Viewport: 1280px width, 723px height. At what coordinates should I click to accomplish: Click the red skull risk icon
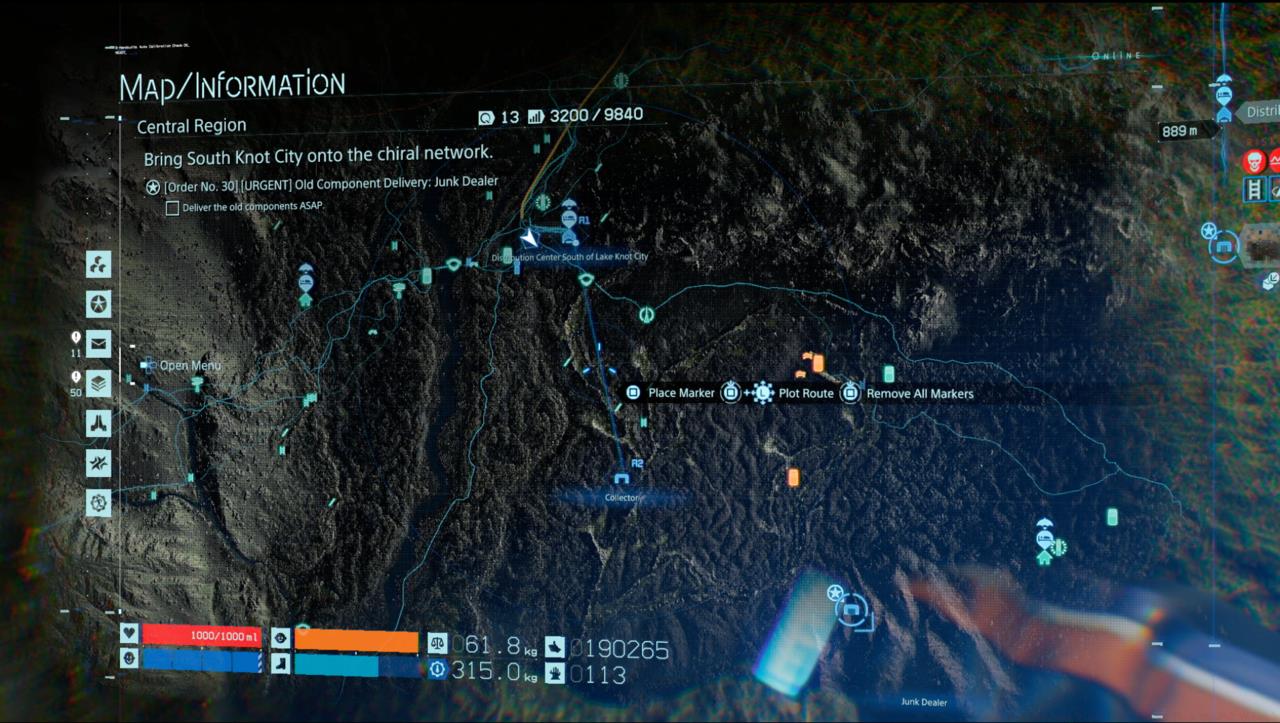pyautogui.click(x=1252, y=161)
